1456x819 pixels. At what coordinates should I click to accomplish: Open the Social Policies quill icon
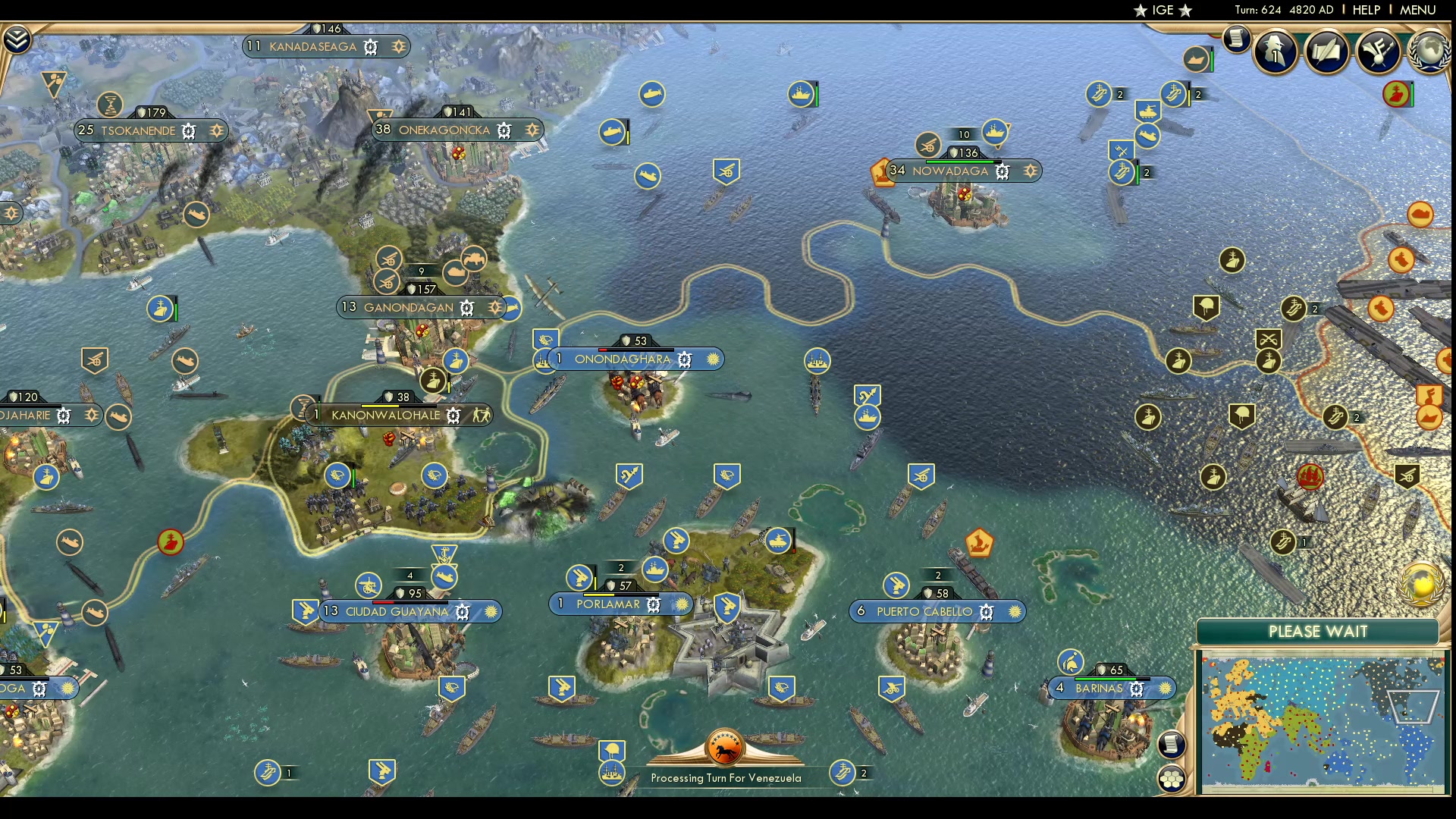click(x=1327, y=53)
